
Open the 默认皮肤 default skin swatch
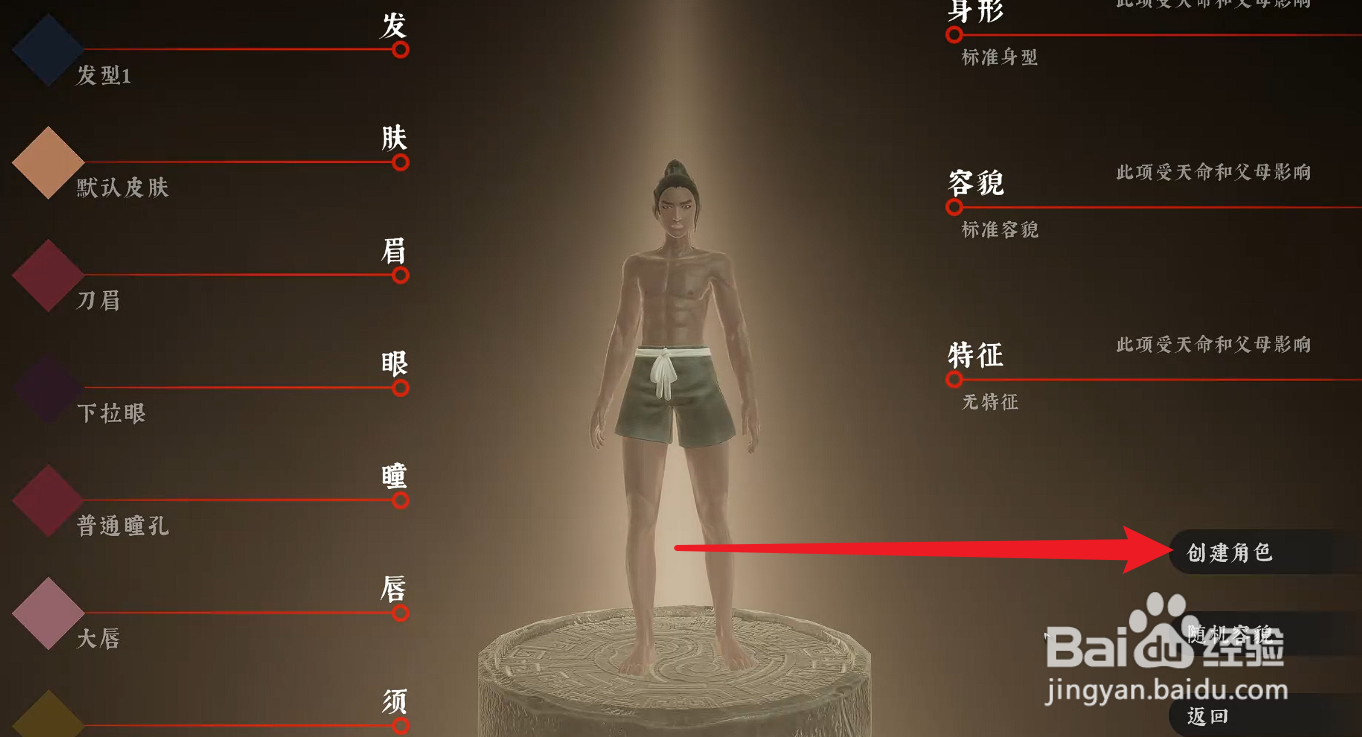click(x=46, y=162)
